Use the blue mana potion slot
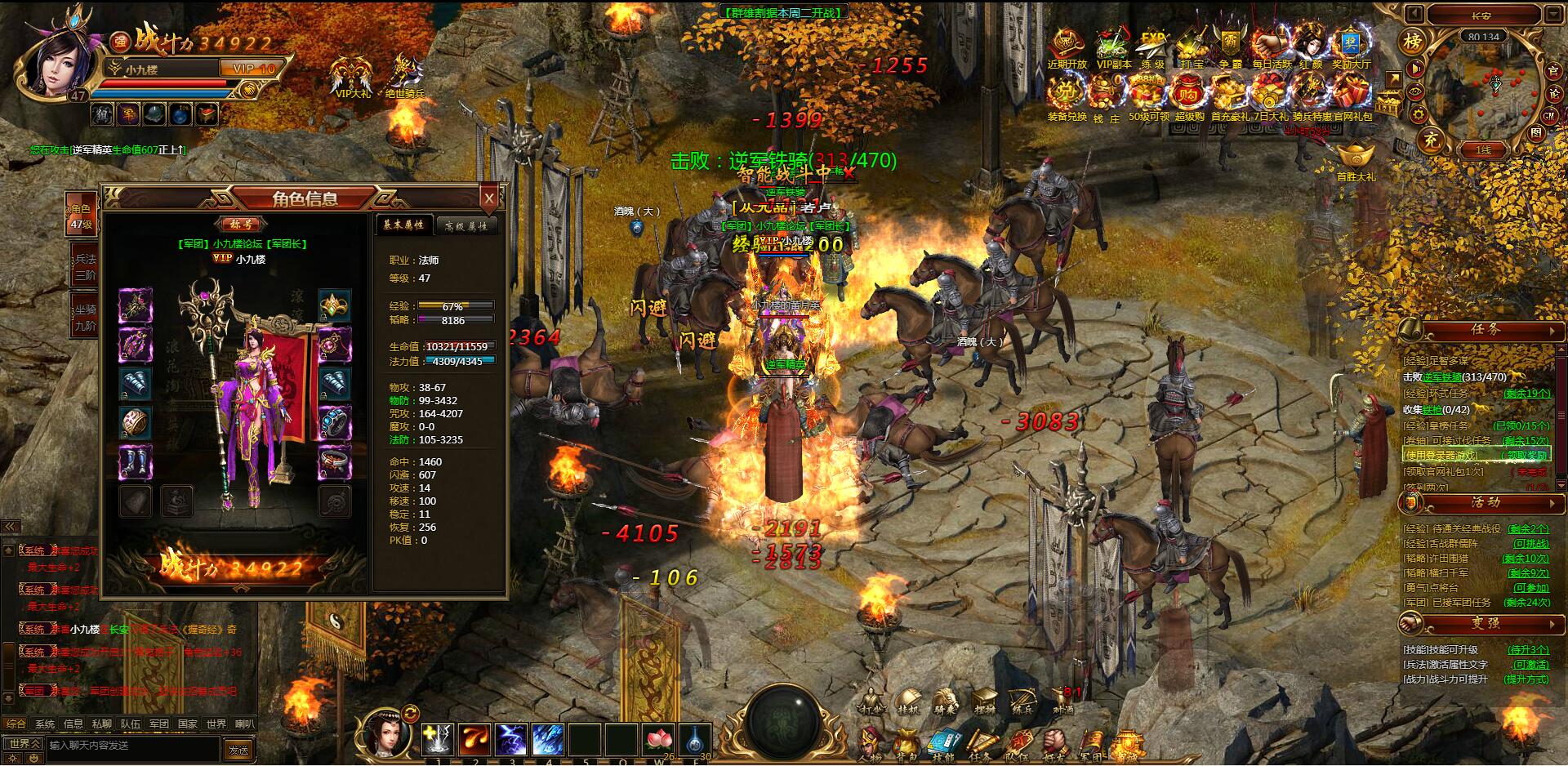Image resolution: width=1568 pixels, height=766 pixels. coord(695,740)
